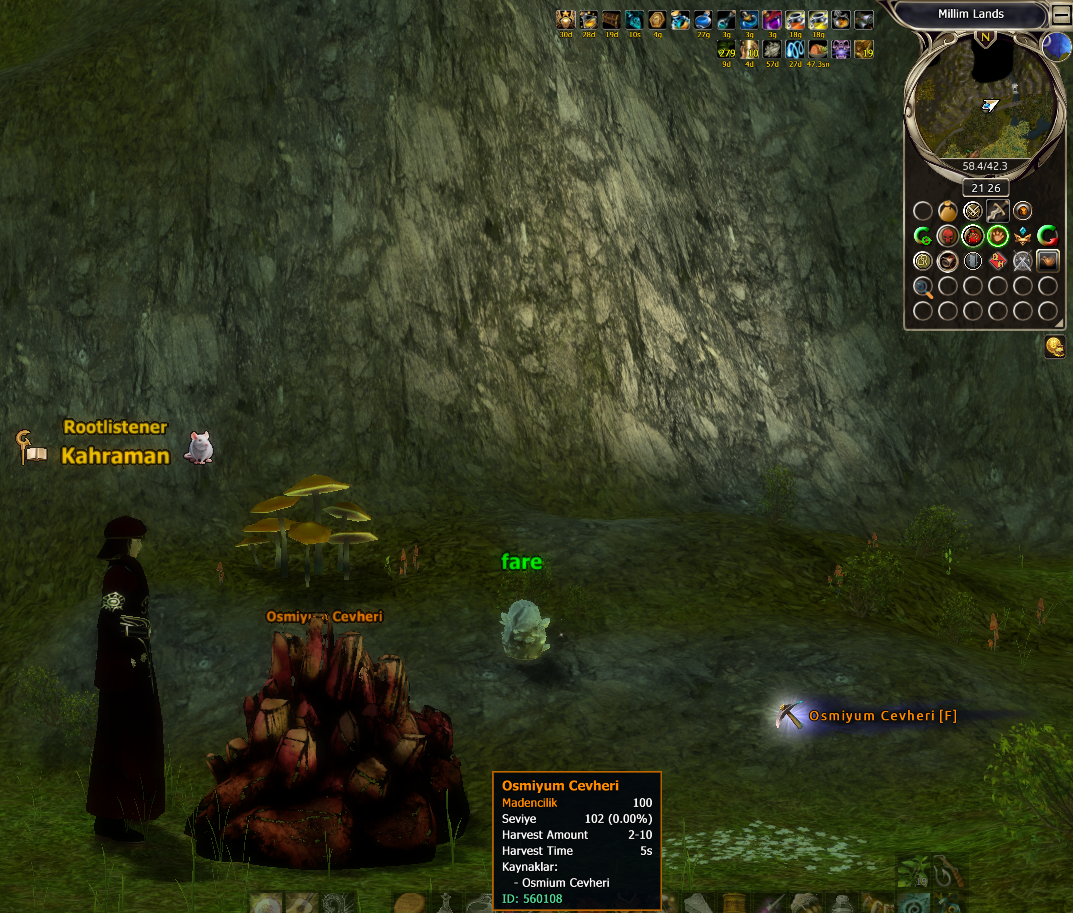Open the gold coin shop button

pos(1054,346)
